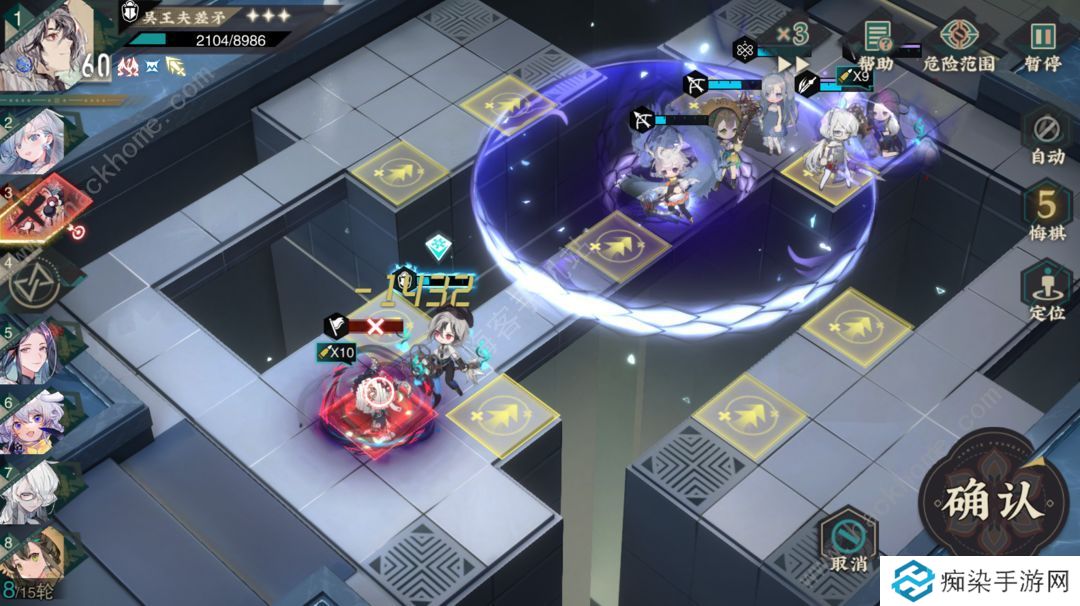Use the 悔棋 undo move button

click(x=1047, y=215)
